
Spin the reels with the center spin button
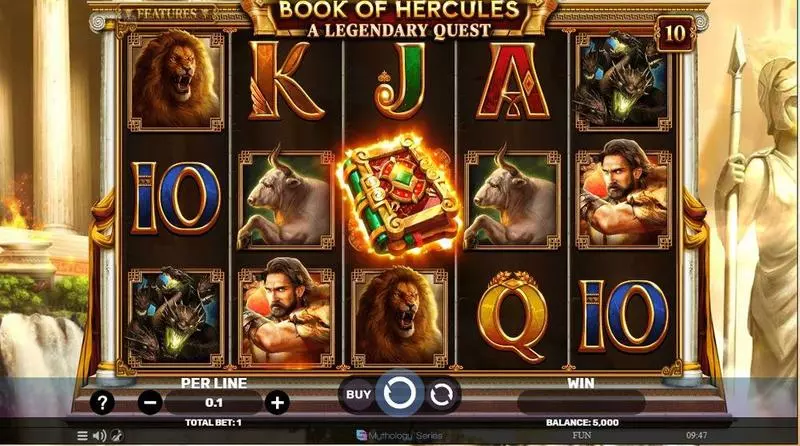[399, 394]
